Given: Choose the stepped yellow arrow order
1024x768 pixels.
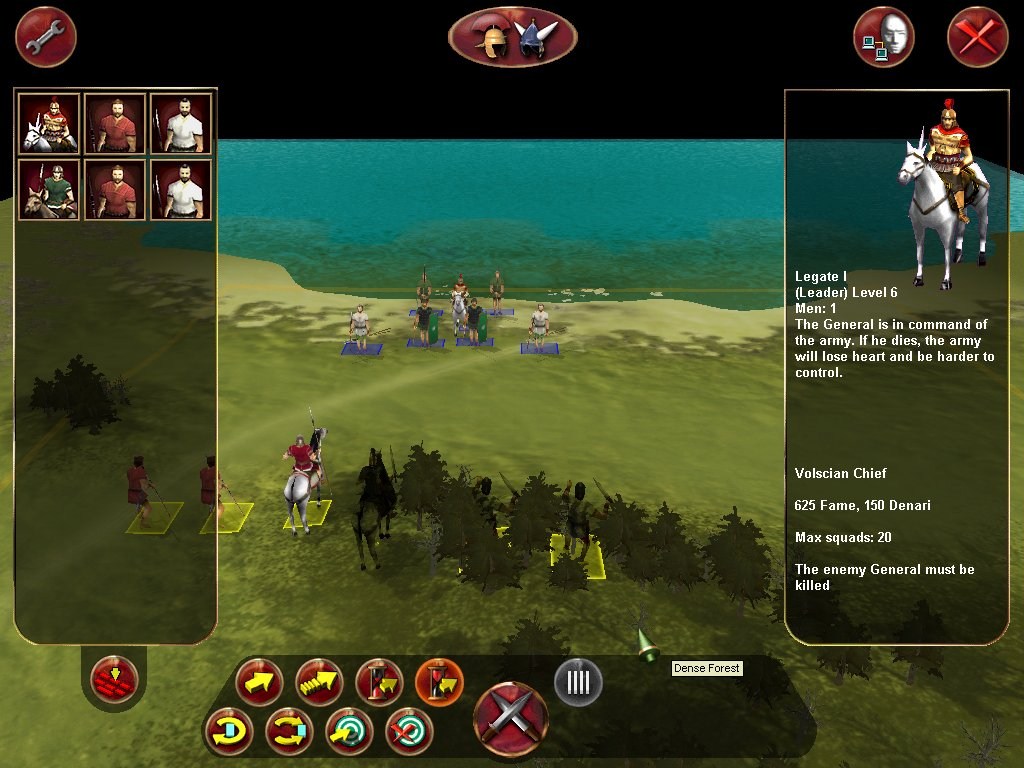Looking at the screenshot, I should tap(319, 683).
